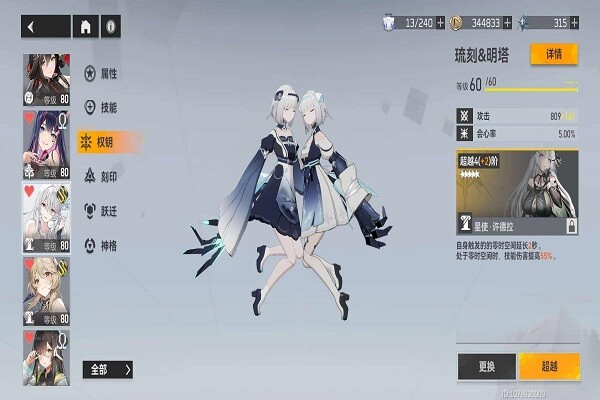Image resolution: width=600 pixels, height=400 pixels.
Task: Open the equipped 权钥 weapon card
Action: (x=517, y=192)
